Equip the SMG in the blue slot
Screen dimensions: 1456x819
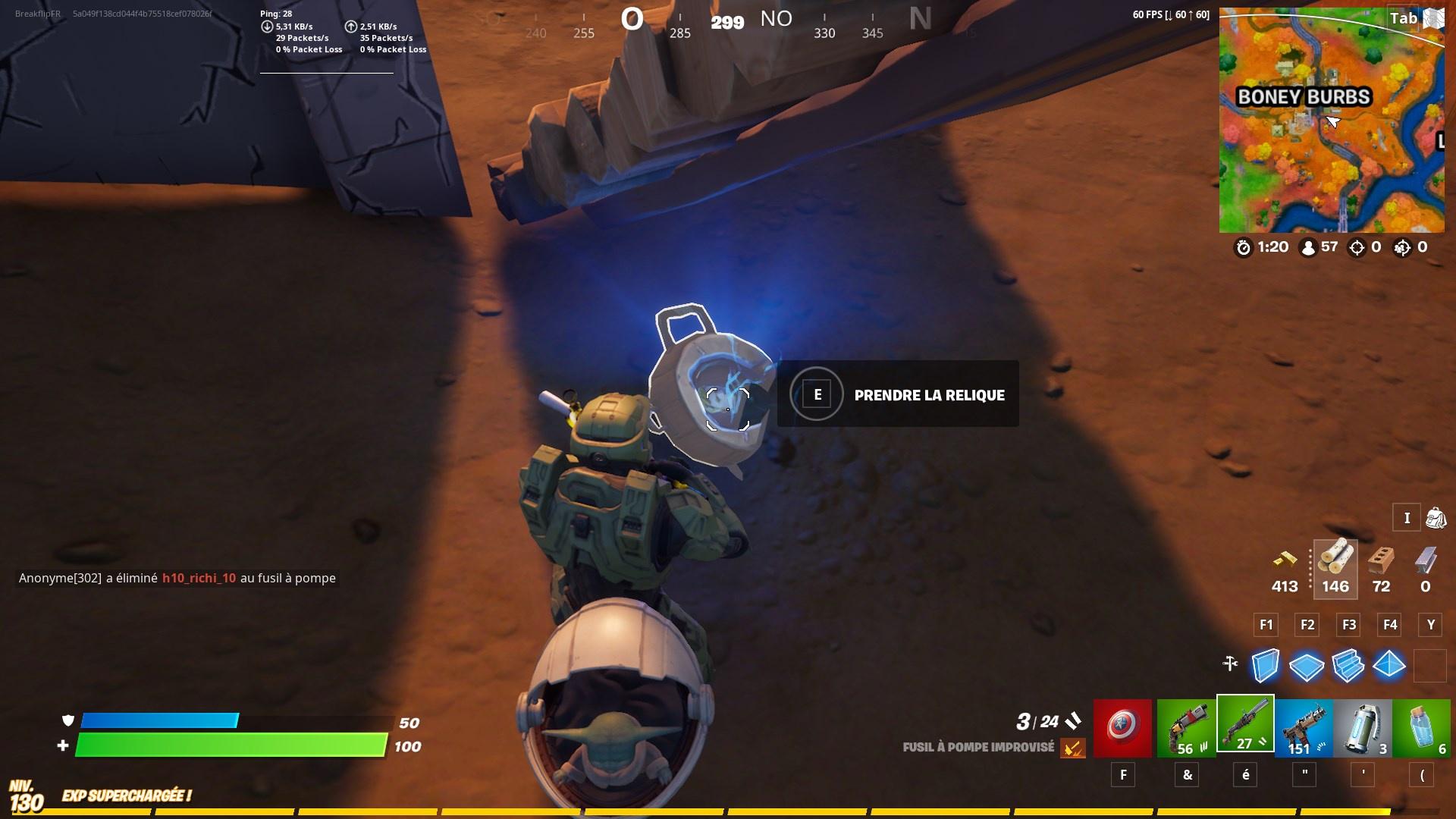(x=1305, y=729)
